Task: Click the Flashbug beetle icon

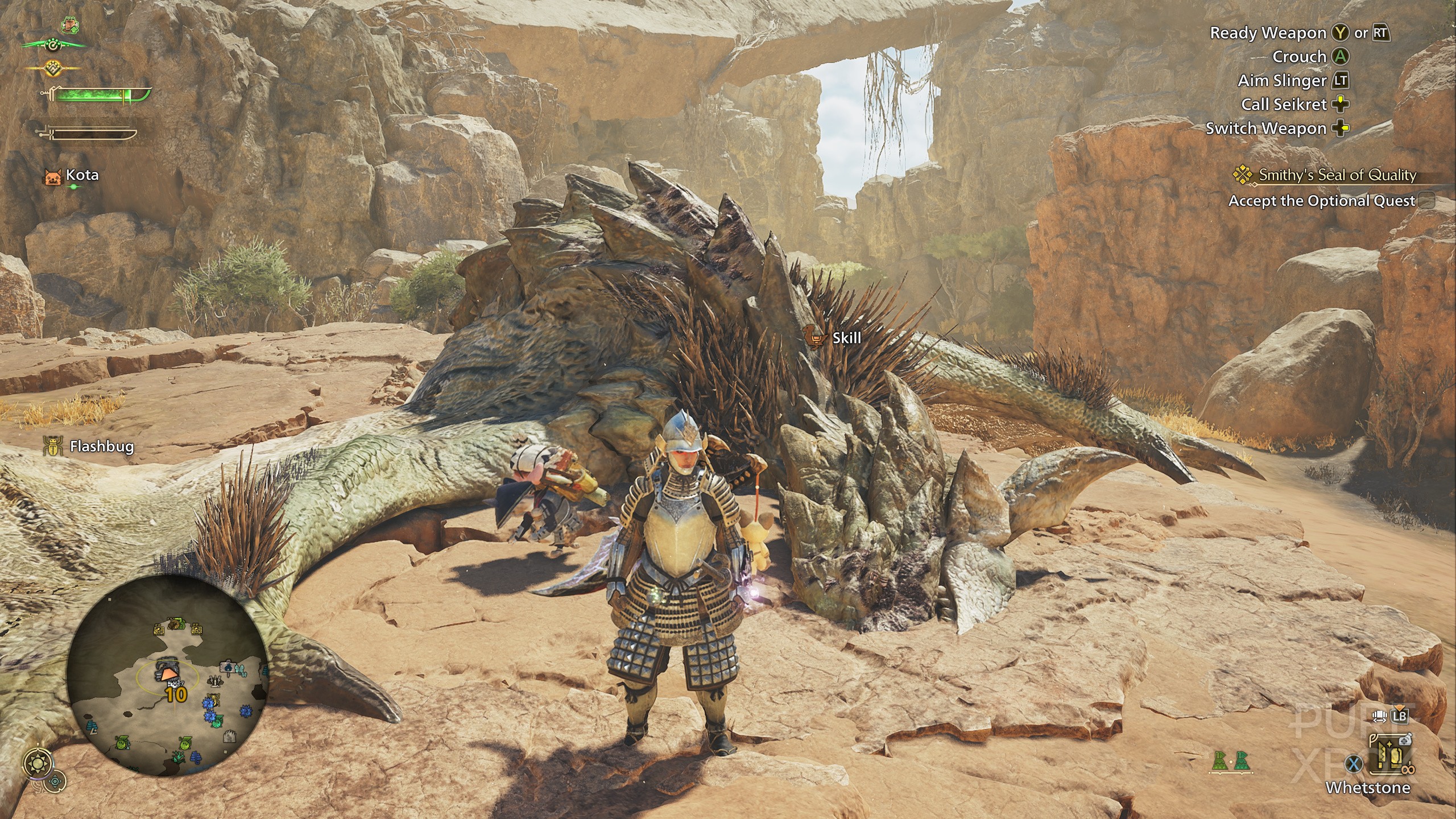Action: click(x=52, y=446)
